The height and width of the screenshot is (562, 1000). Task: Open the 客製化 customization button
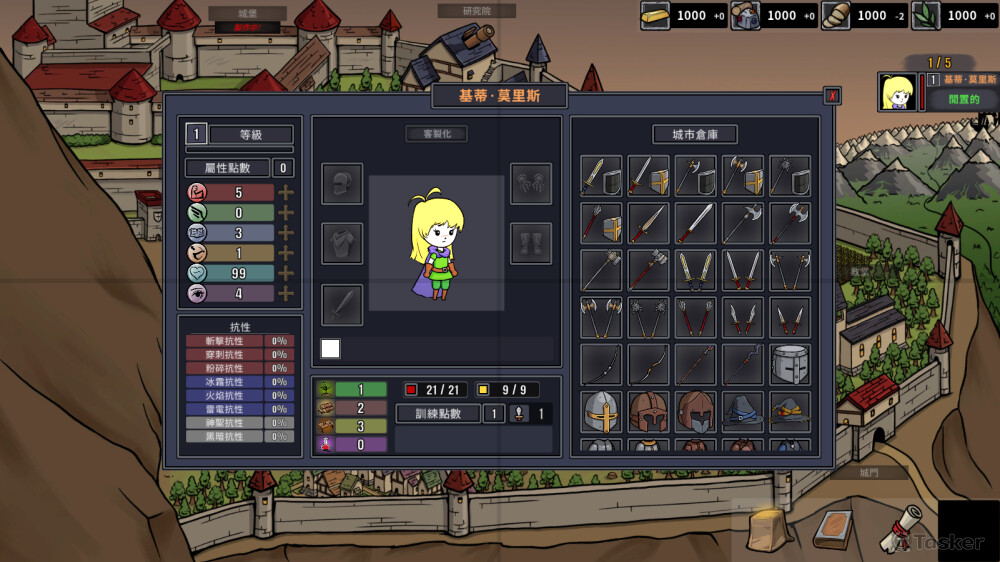pyautogui.click(x=436, y=134)
